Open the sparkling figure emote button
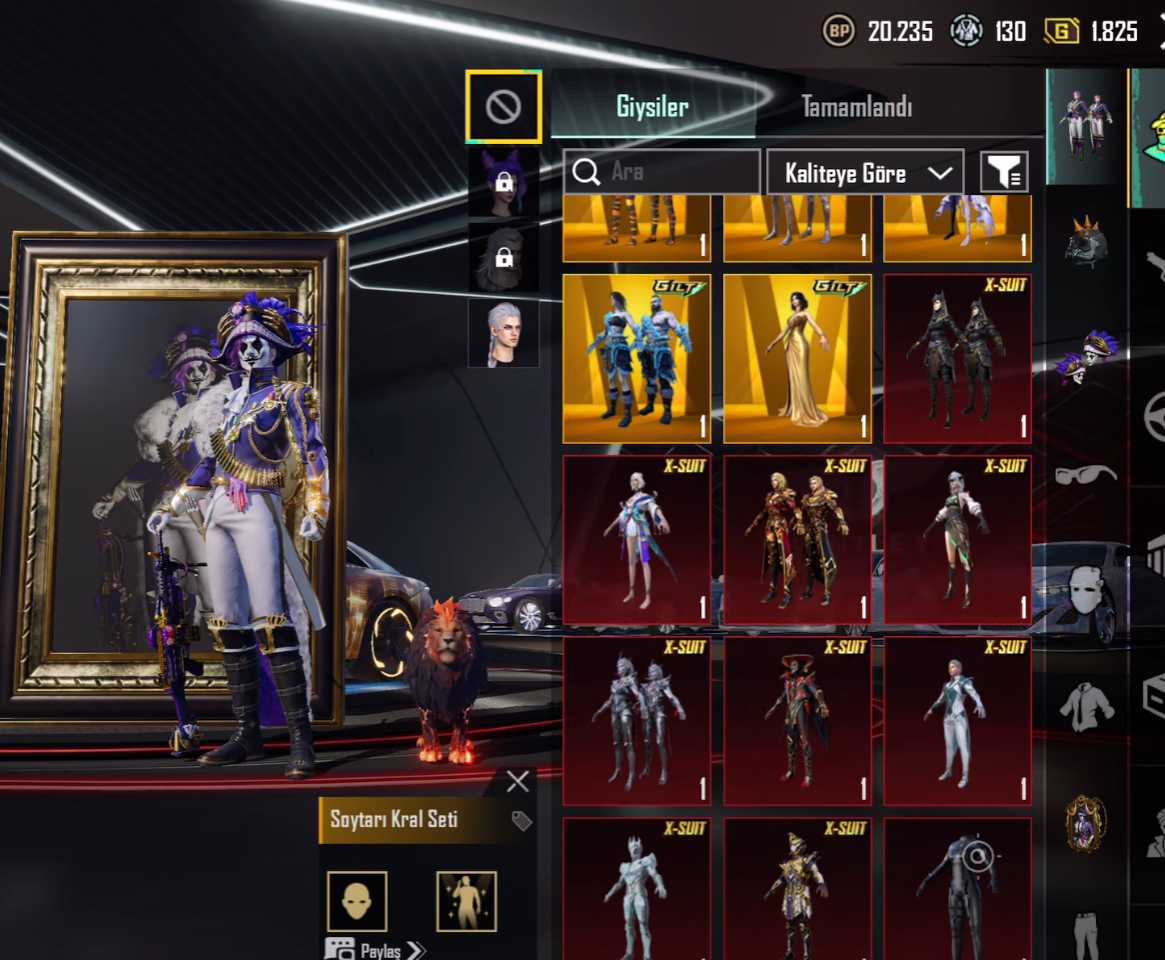1165x960 pixels. coord(467,901)
